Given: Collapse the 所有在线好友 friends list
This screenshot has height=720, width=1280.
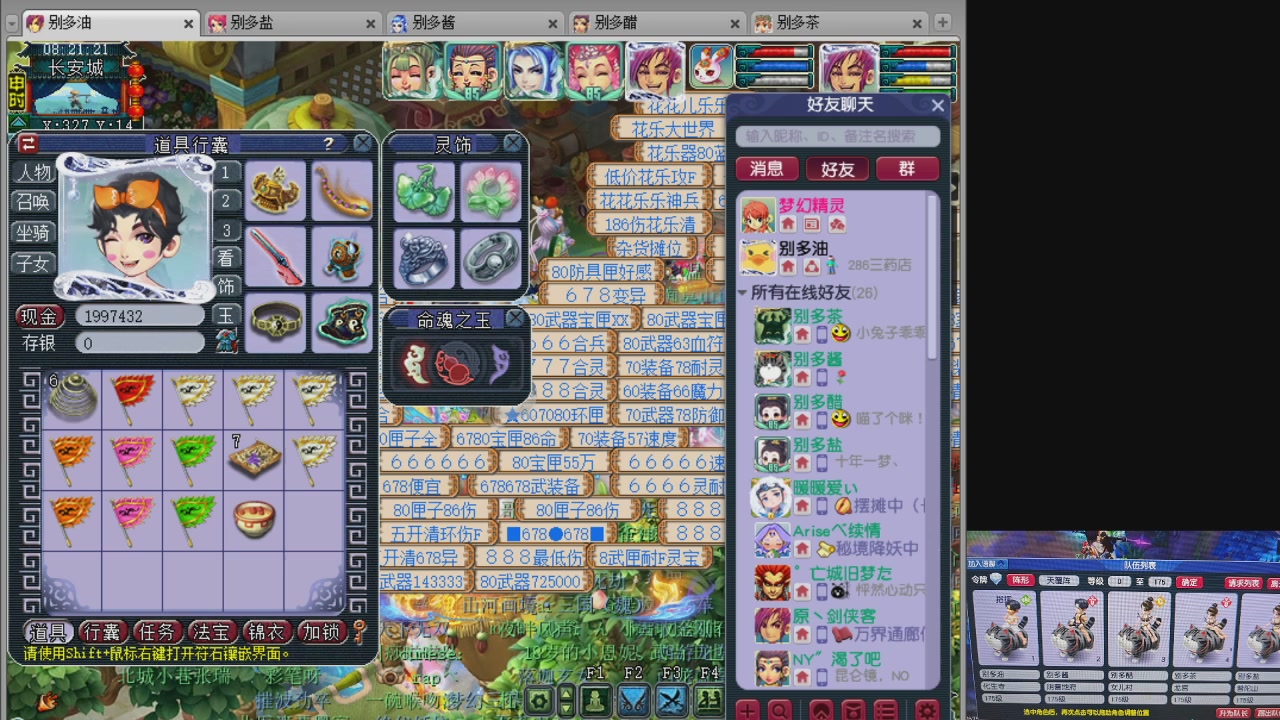Looking at the screenshot, I should [742, 293].
